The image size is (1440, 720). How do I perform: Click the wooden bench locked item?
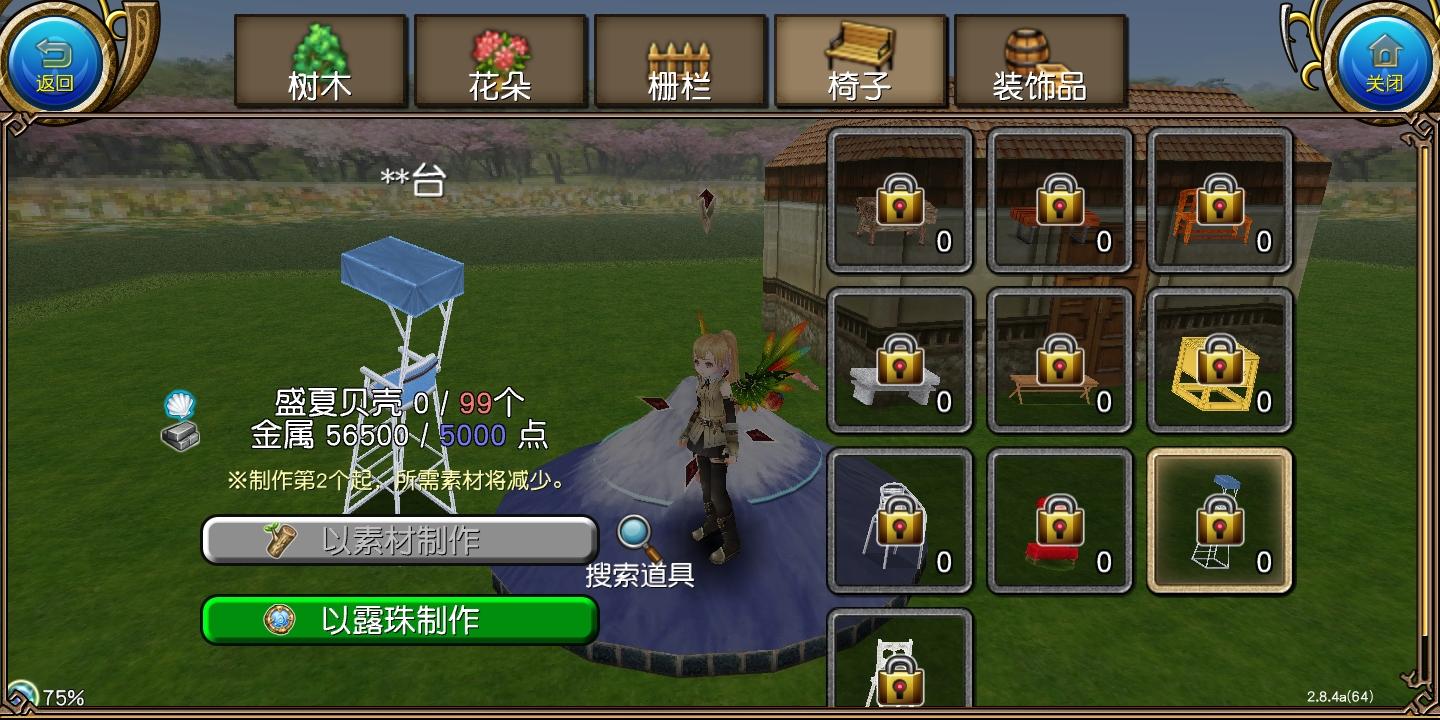click(x=1059, y=360)
